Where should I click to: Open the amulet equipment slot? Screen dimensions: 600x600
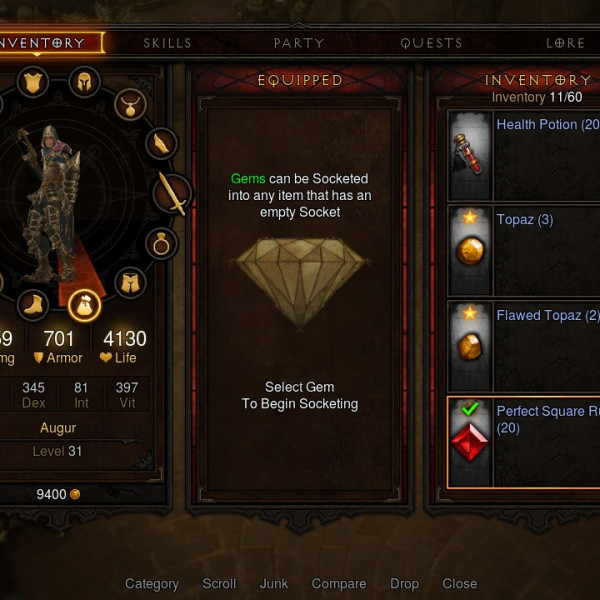129,102
